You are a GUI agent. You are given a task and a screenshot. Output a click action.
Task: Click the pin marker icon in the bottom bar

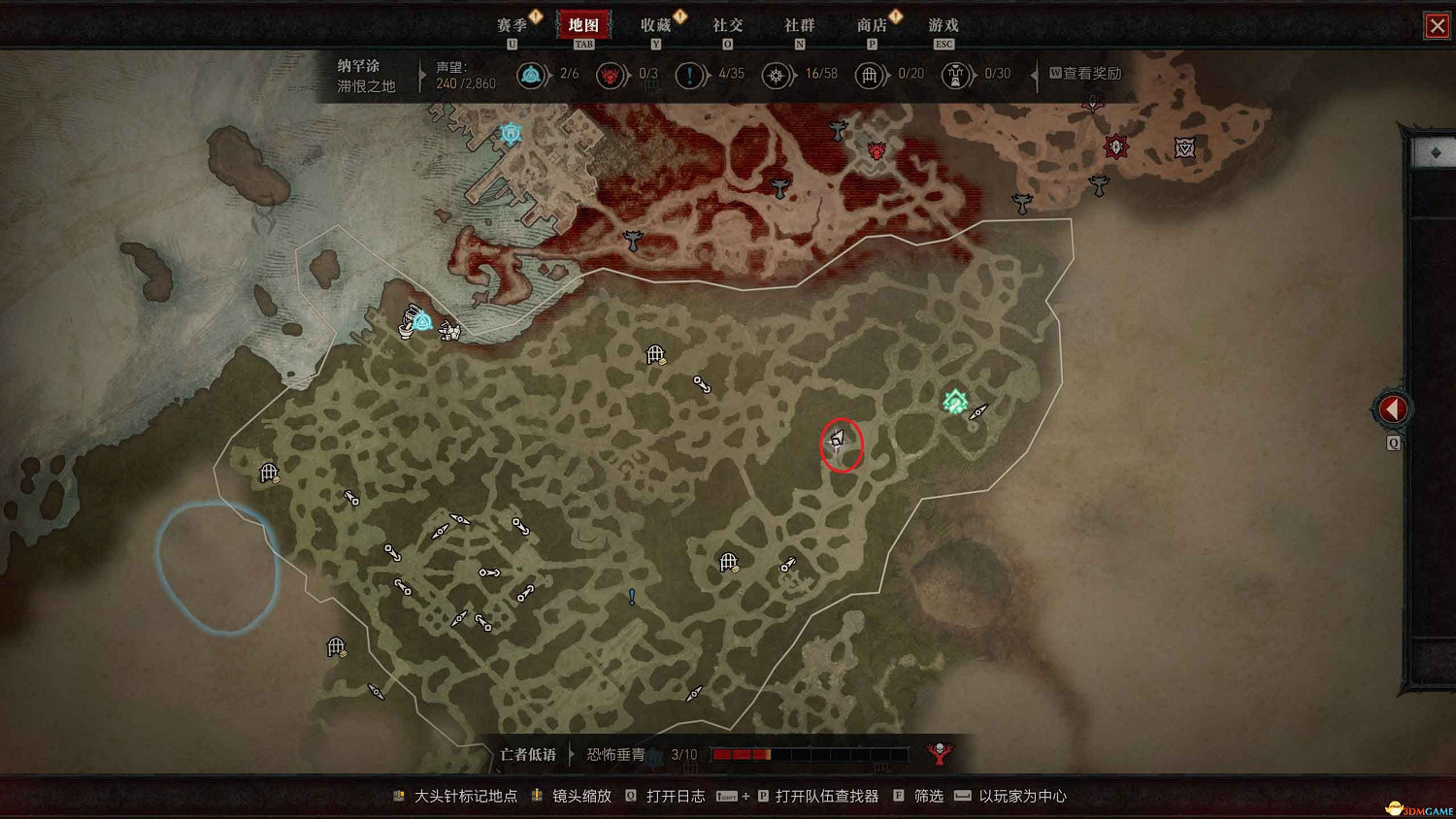397,795
